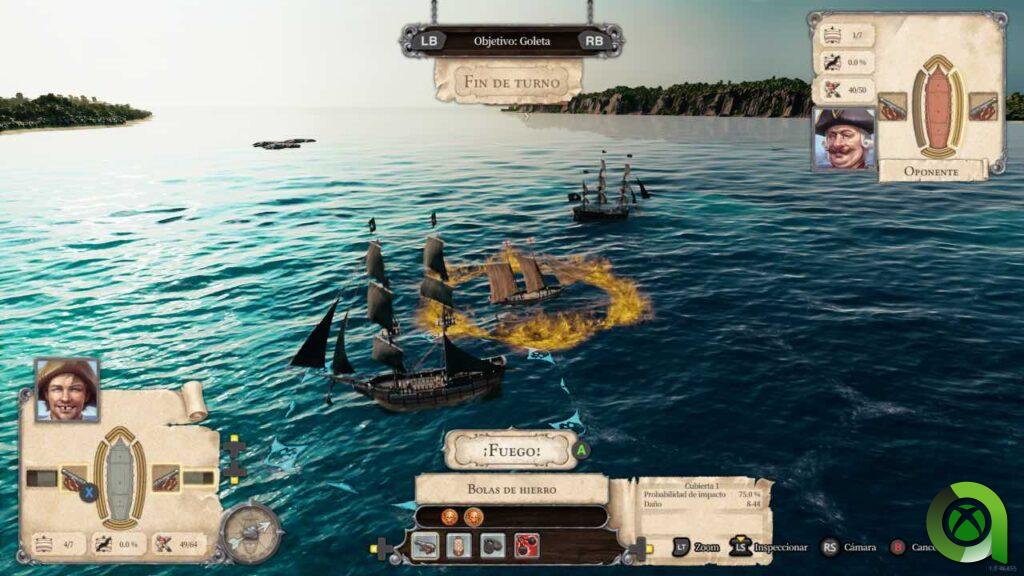Click the opponent's right cannon icon
This screenshot has height=576, width=1024.
[983, 107]
